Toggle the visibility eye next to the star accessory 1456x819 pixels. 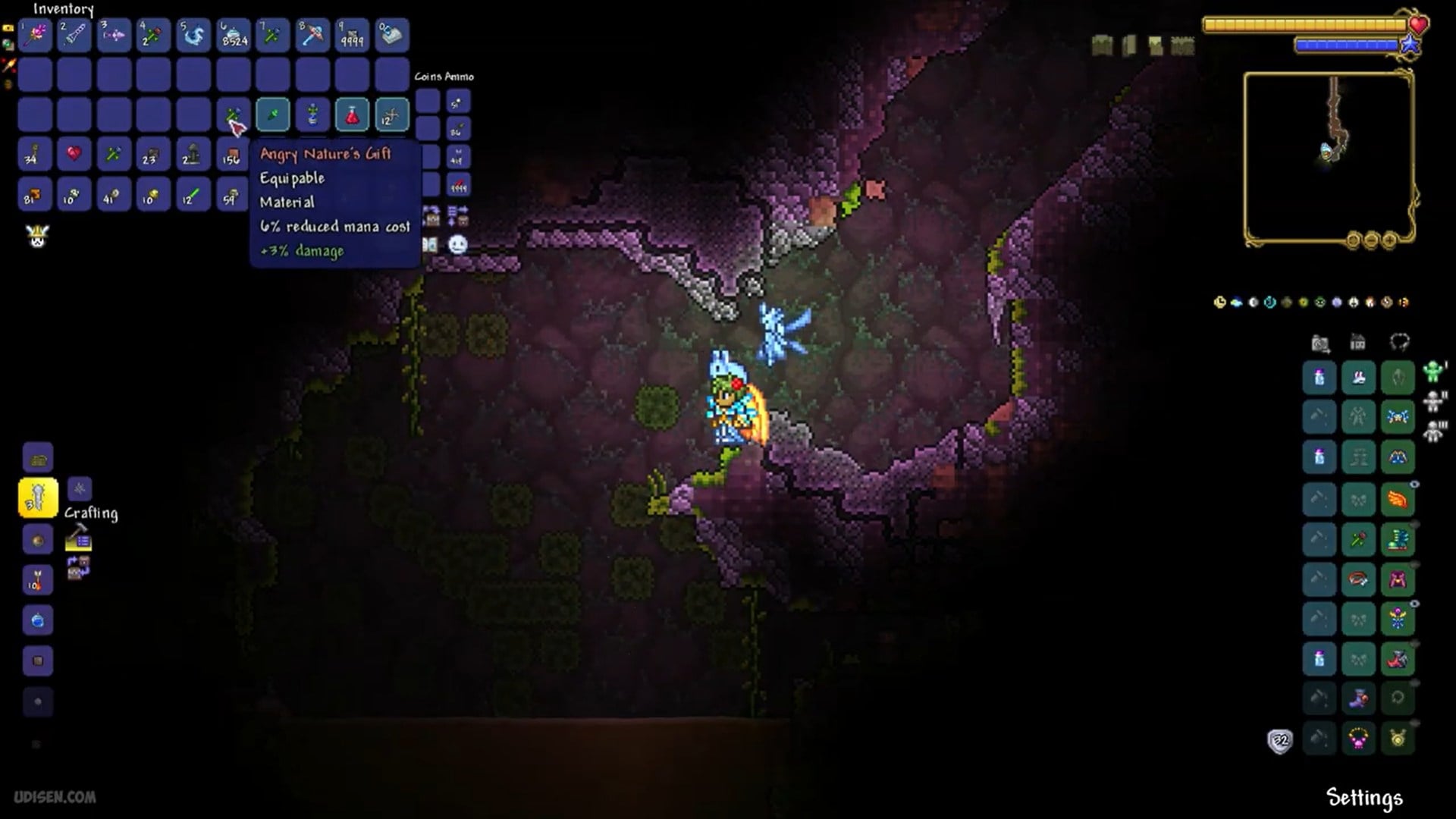tap(1414, 603)
